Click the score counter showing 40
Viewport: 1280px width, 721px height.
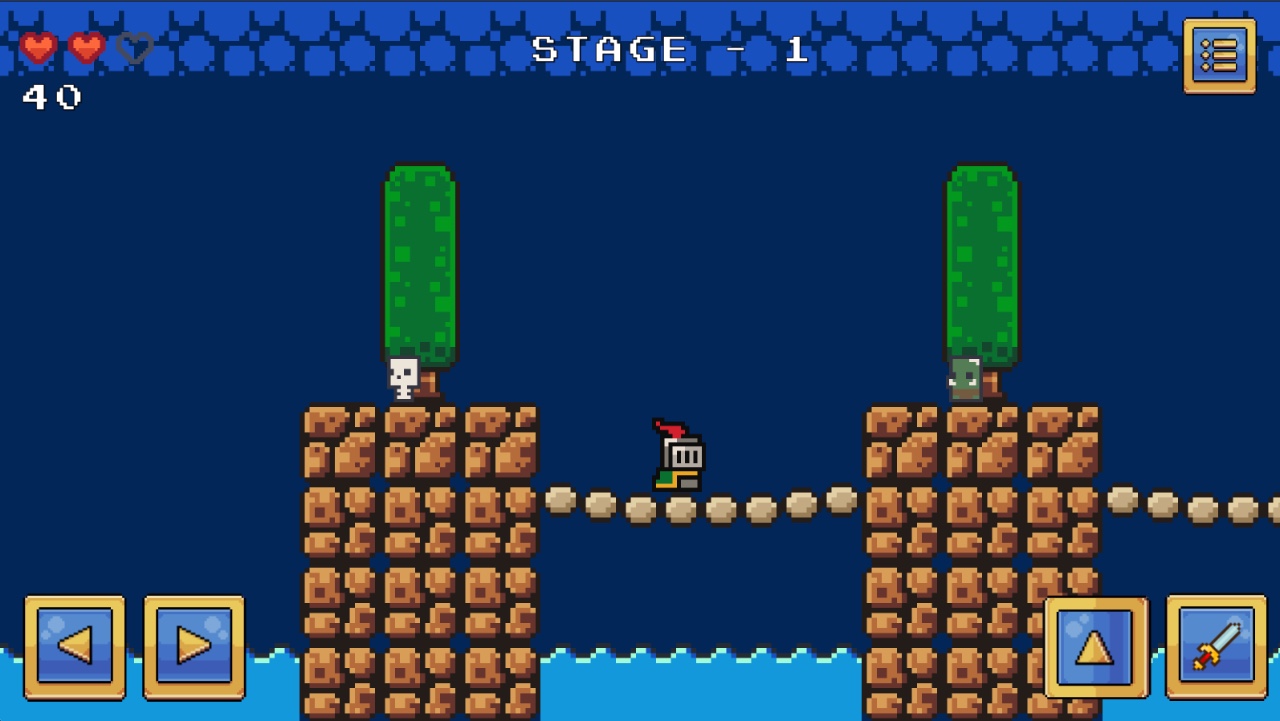click(50, 99)
